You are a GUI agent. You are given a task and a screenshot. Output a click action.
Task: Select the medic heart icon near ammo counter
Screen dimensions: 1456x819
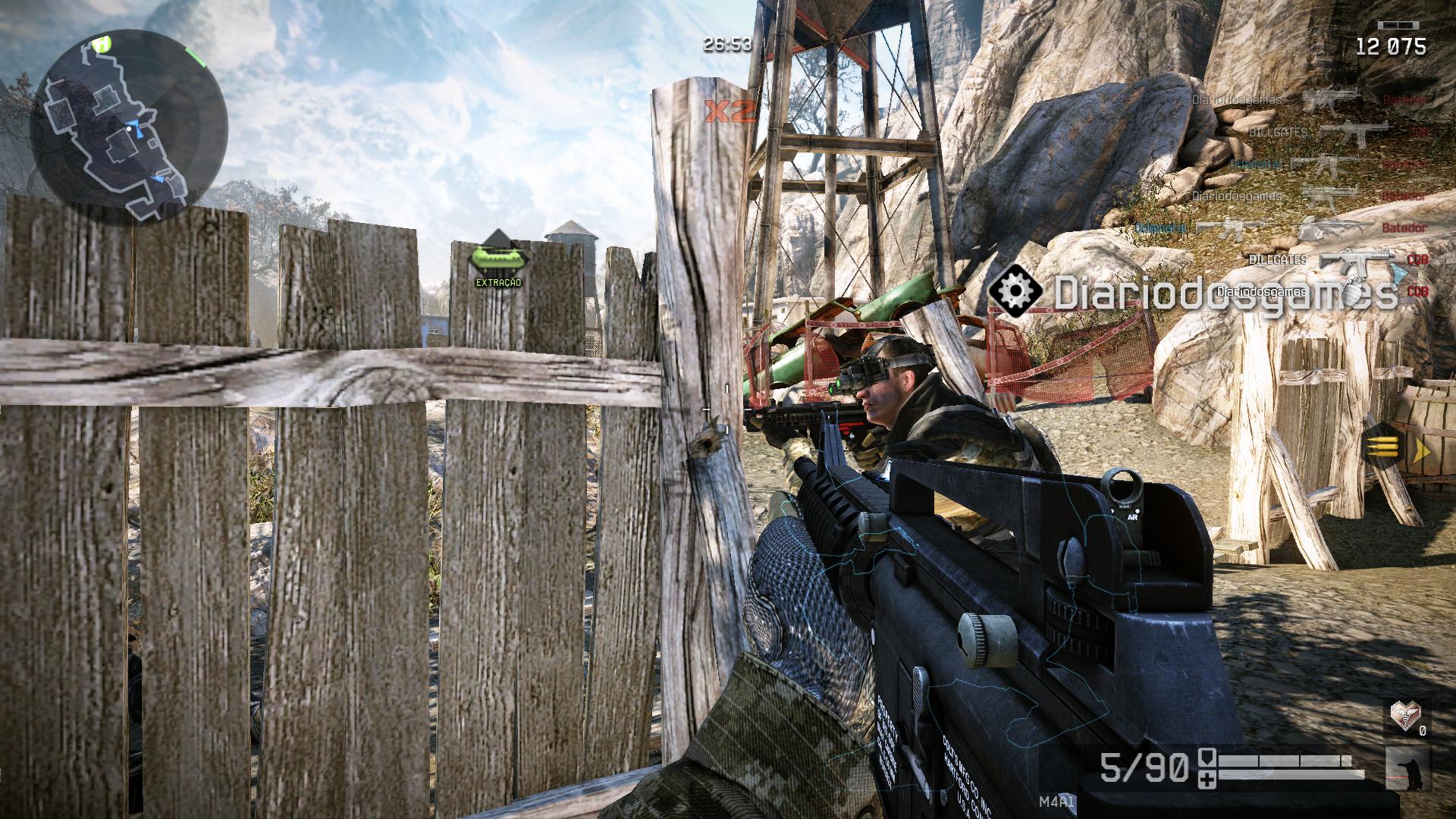pos(1407,717)
